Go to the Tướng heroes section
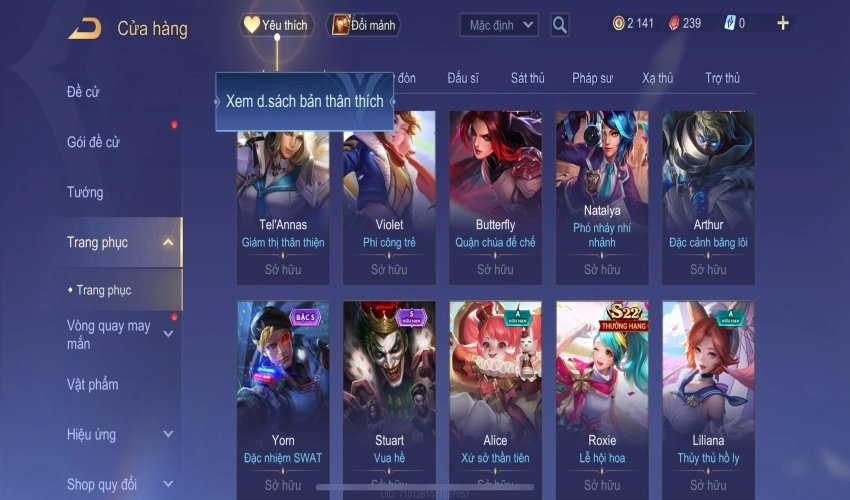This screenshot has width=850, height=500. tap(85, 192)
